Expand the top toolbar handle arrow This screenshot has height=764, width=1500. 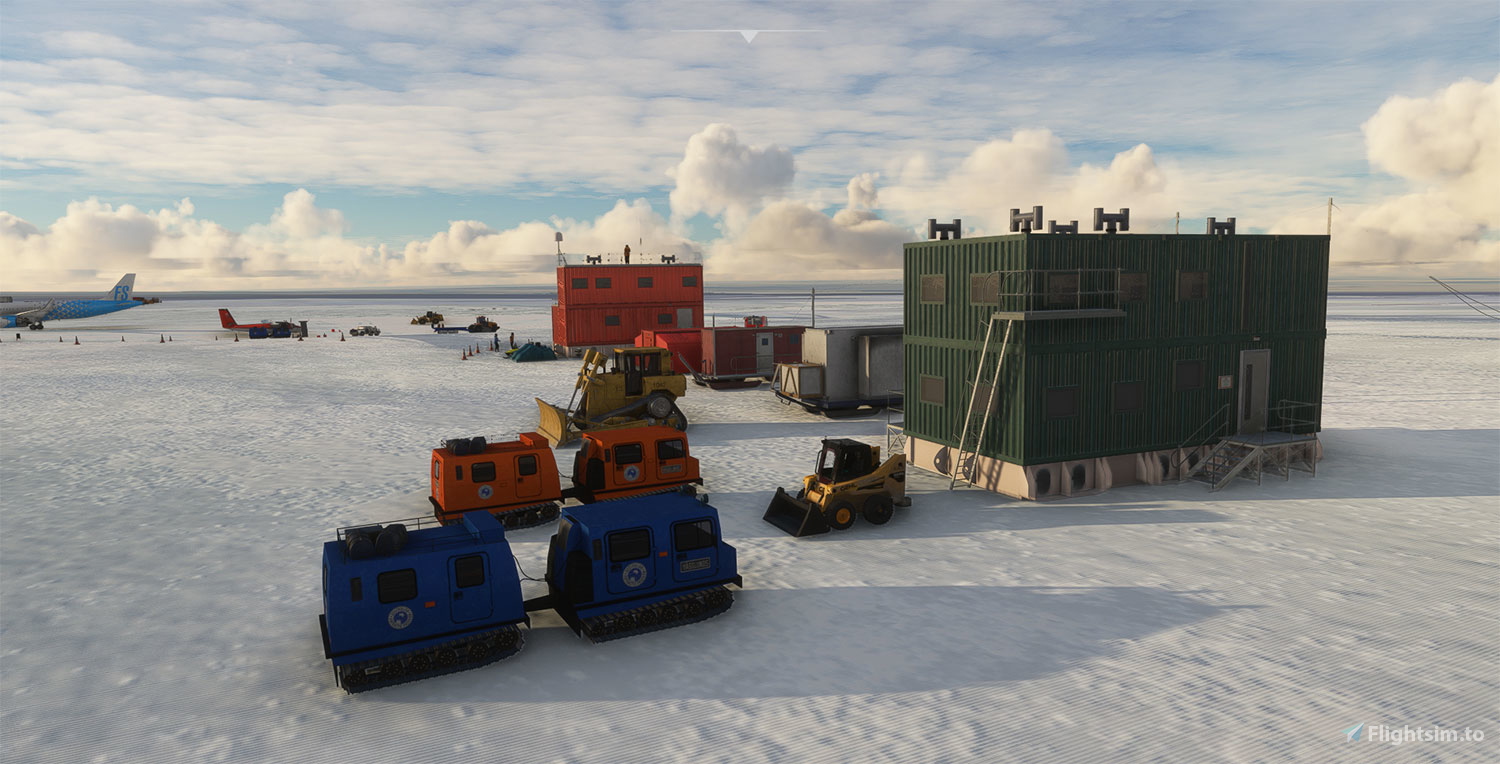click(x=749, y=36)
